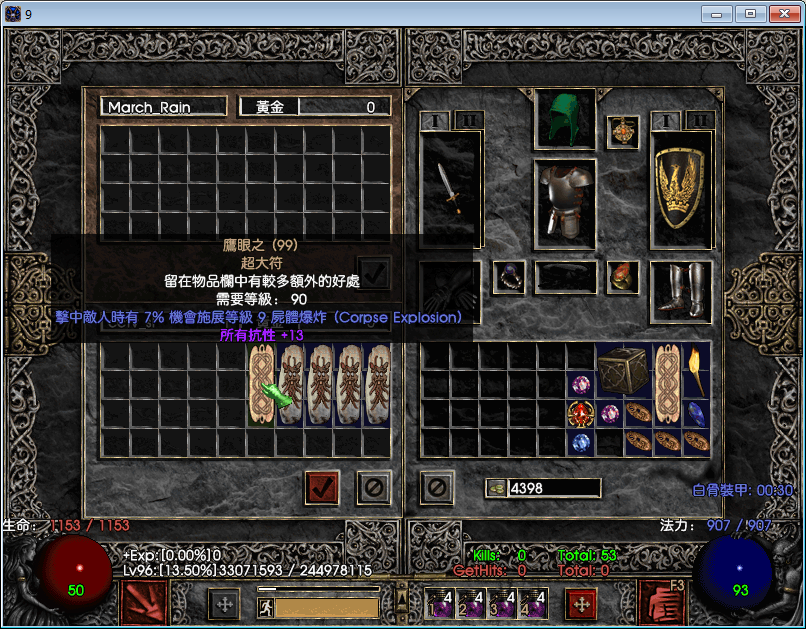Select the left ring slot
Screen dimensions: 806x629
point(509,277)
